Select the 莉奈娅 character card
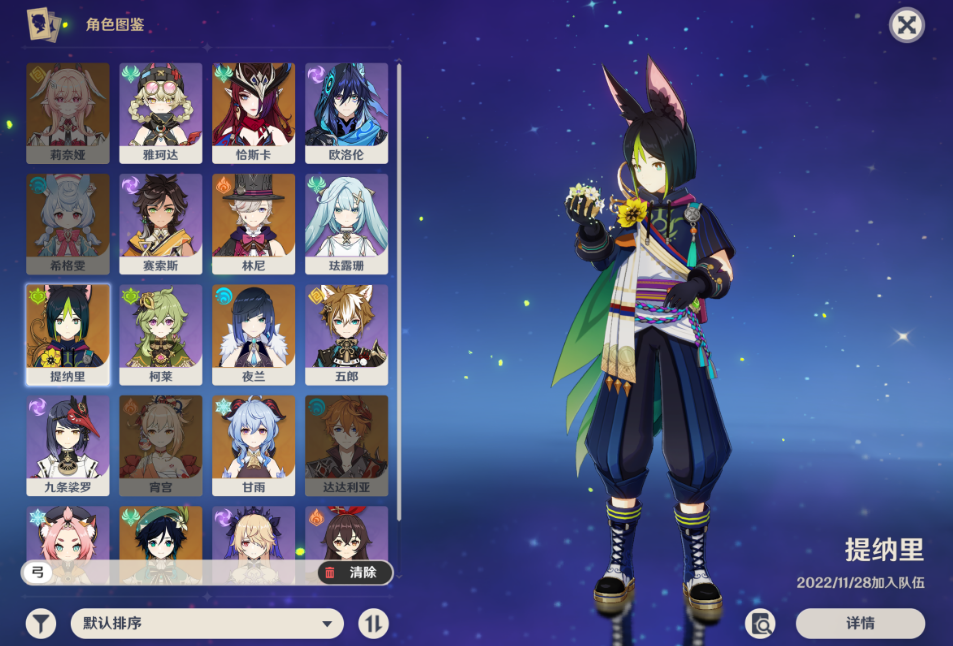 pyautogui.click(x=68, y=112)
